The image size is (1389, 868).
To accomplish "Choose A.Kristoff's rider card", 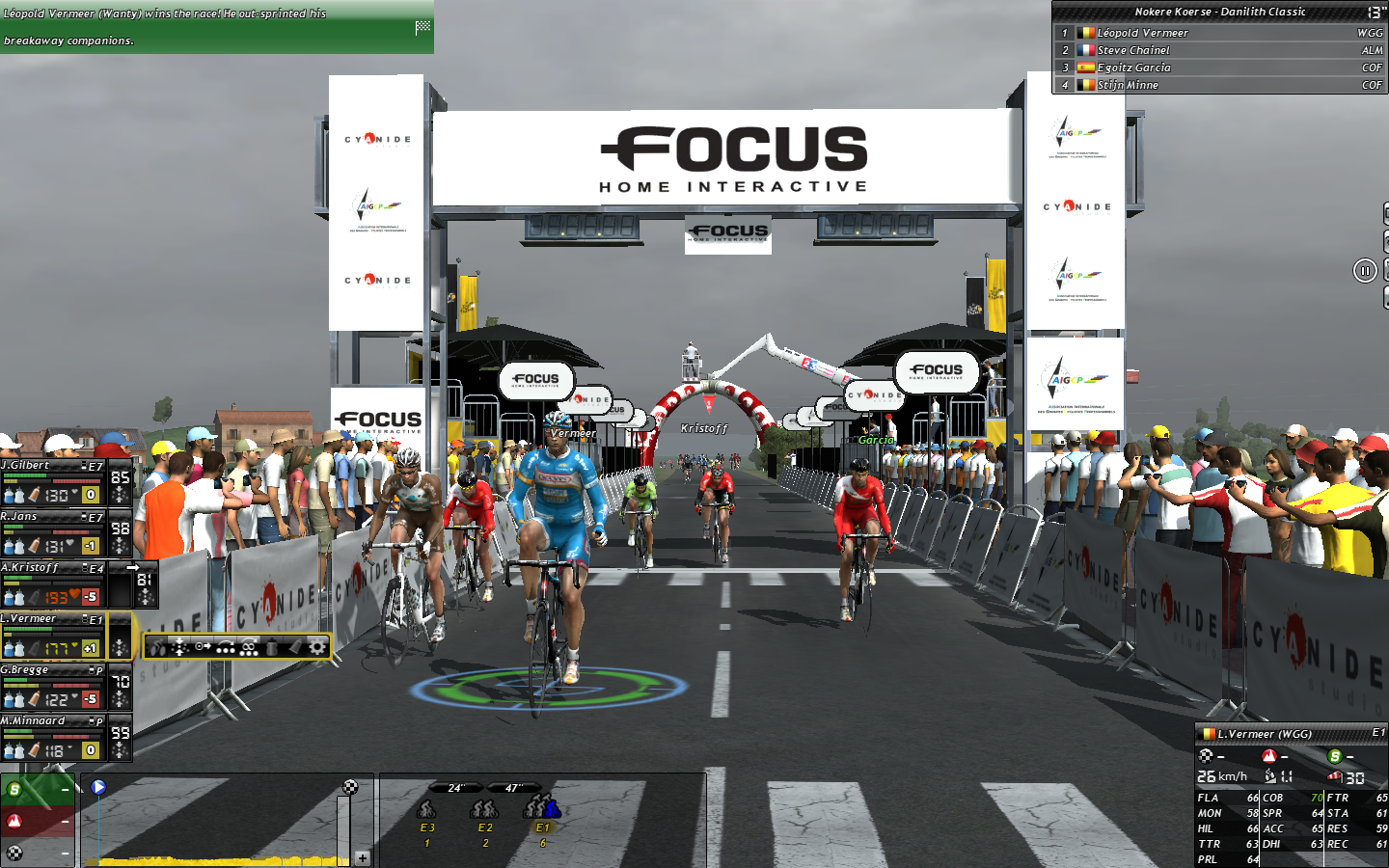I will (53, 583).
